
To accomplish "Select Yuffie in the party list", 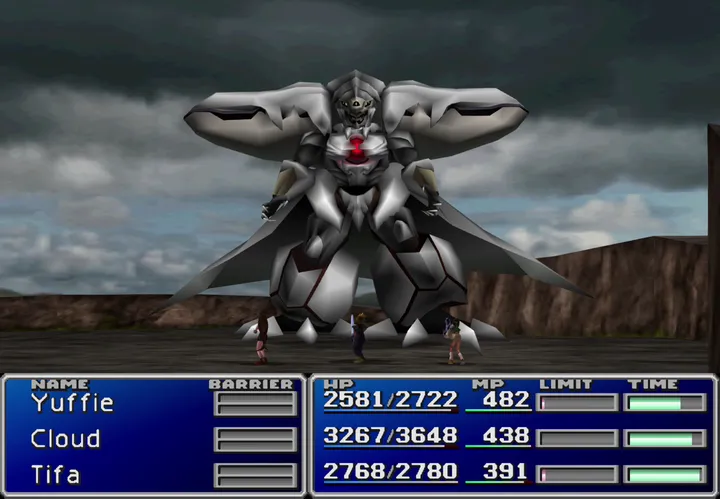I will tap(72, 403).
